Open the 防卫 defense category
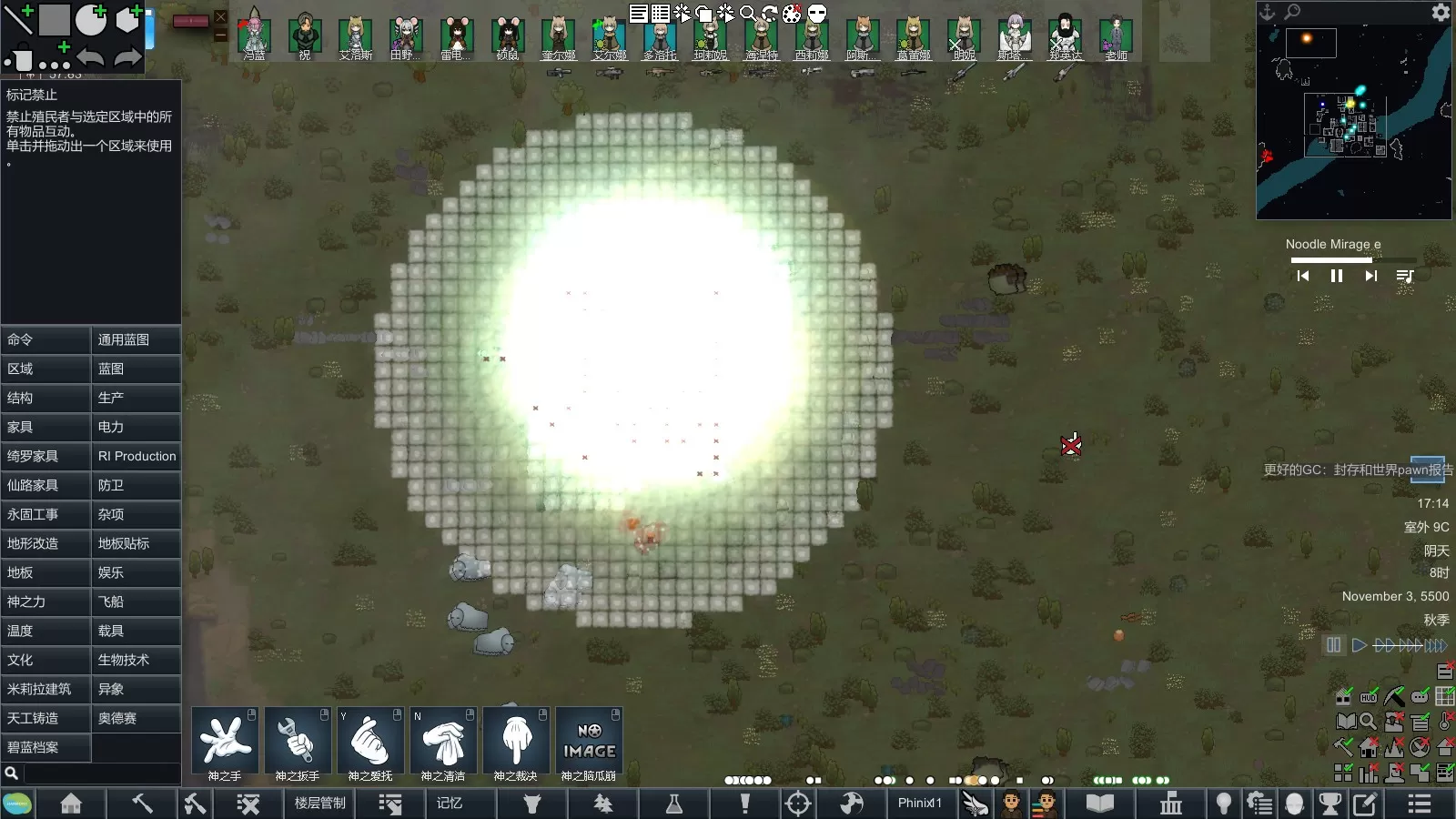 136,485
